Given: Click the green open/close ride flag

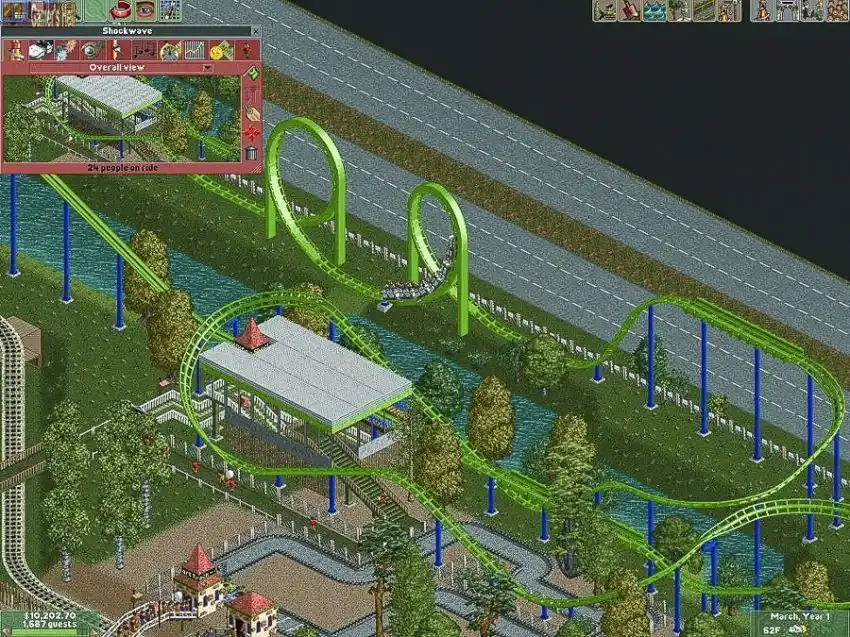Looking at the screenshot, I should (252, 73).
